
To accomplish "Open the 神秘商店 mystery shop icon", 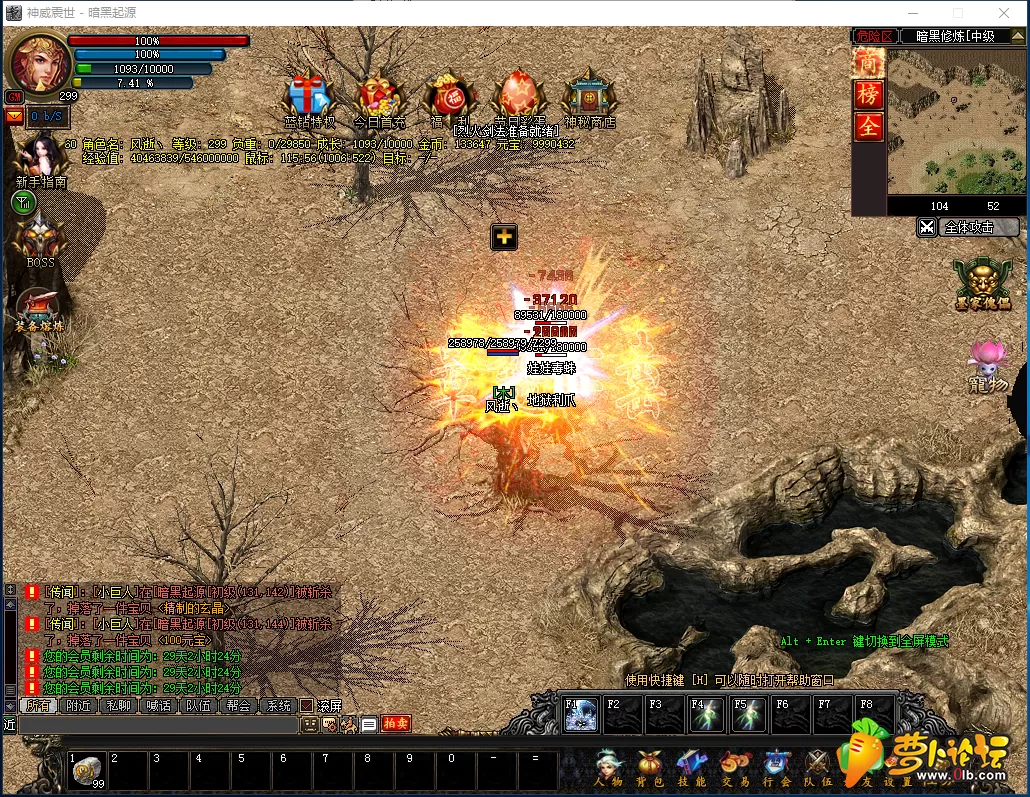I will pyautogui.click(x=589, y=97).
